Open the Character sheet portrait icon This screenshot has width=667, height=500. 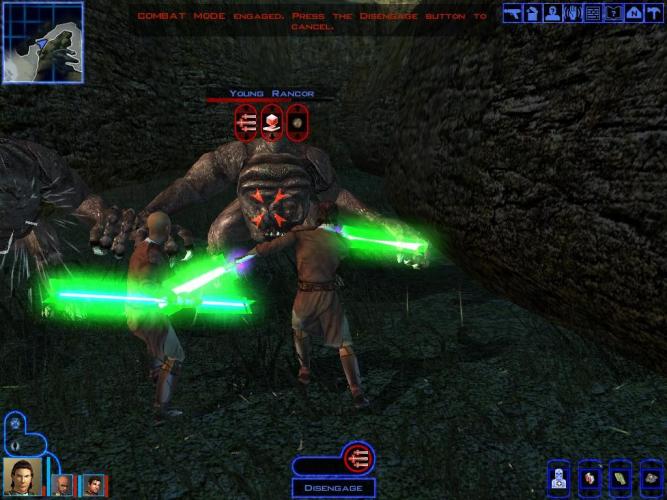pyautogui.click(x=552, y=13)
